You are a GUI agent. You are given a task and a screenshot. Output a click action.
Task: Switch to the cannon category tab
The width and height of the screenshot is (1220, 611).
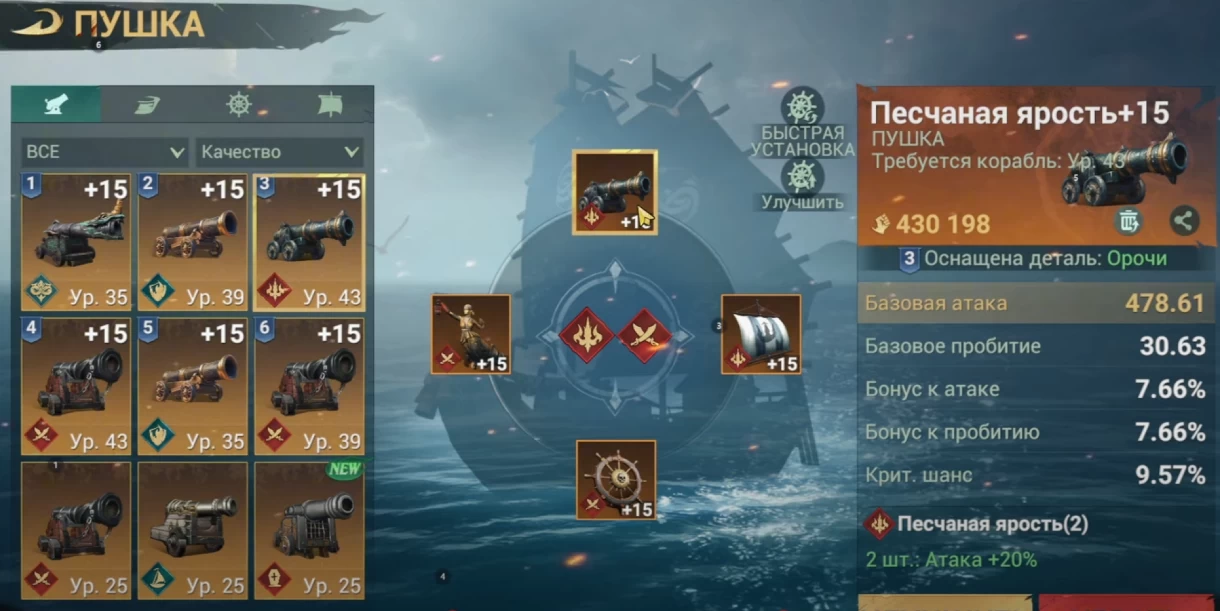[x=55, y=104]
